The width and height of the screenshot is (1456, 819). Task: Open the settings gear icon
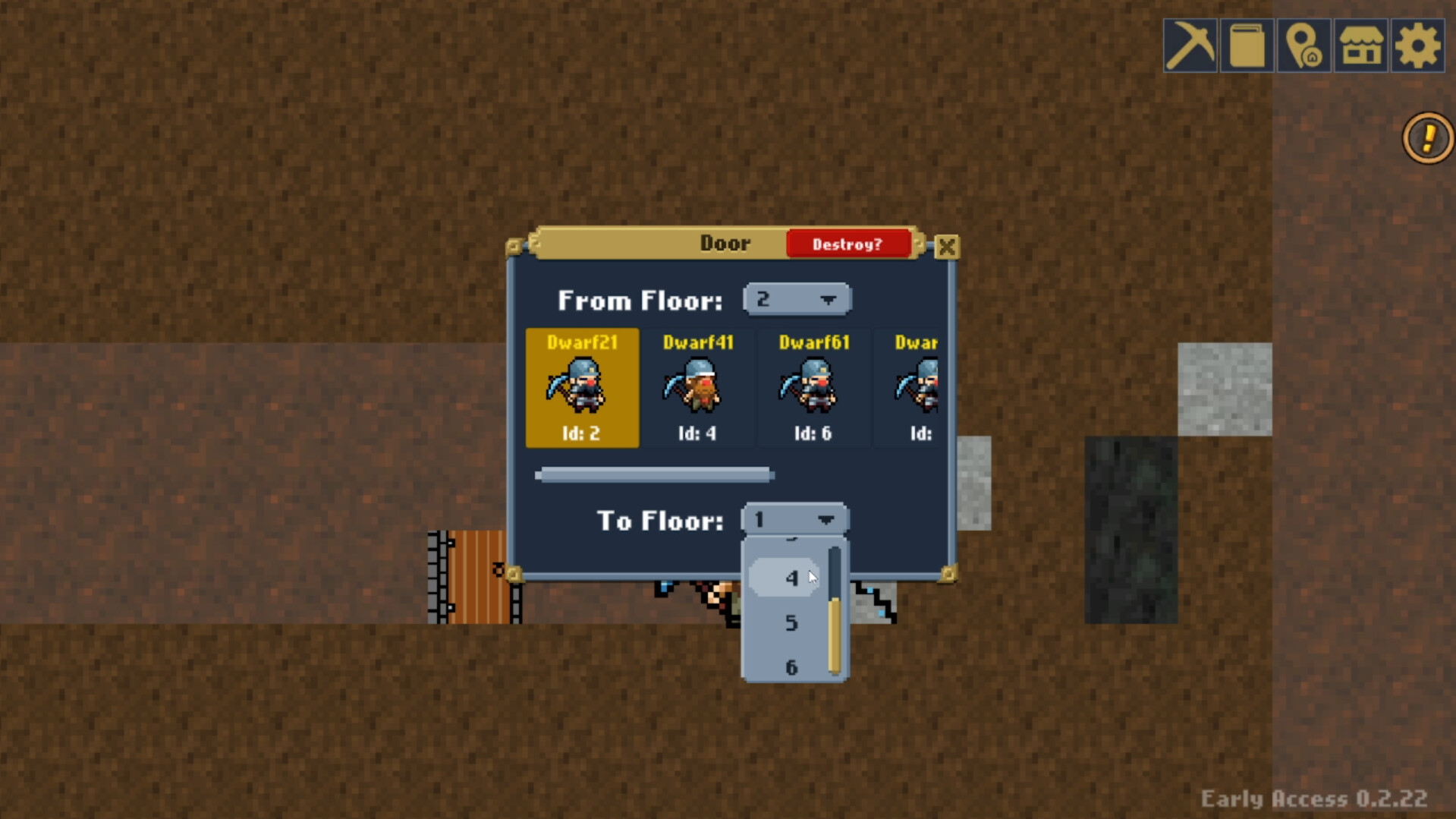1417,46
